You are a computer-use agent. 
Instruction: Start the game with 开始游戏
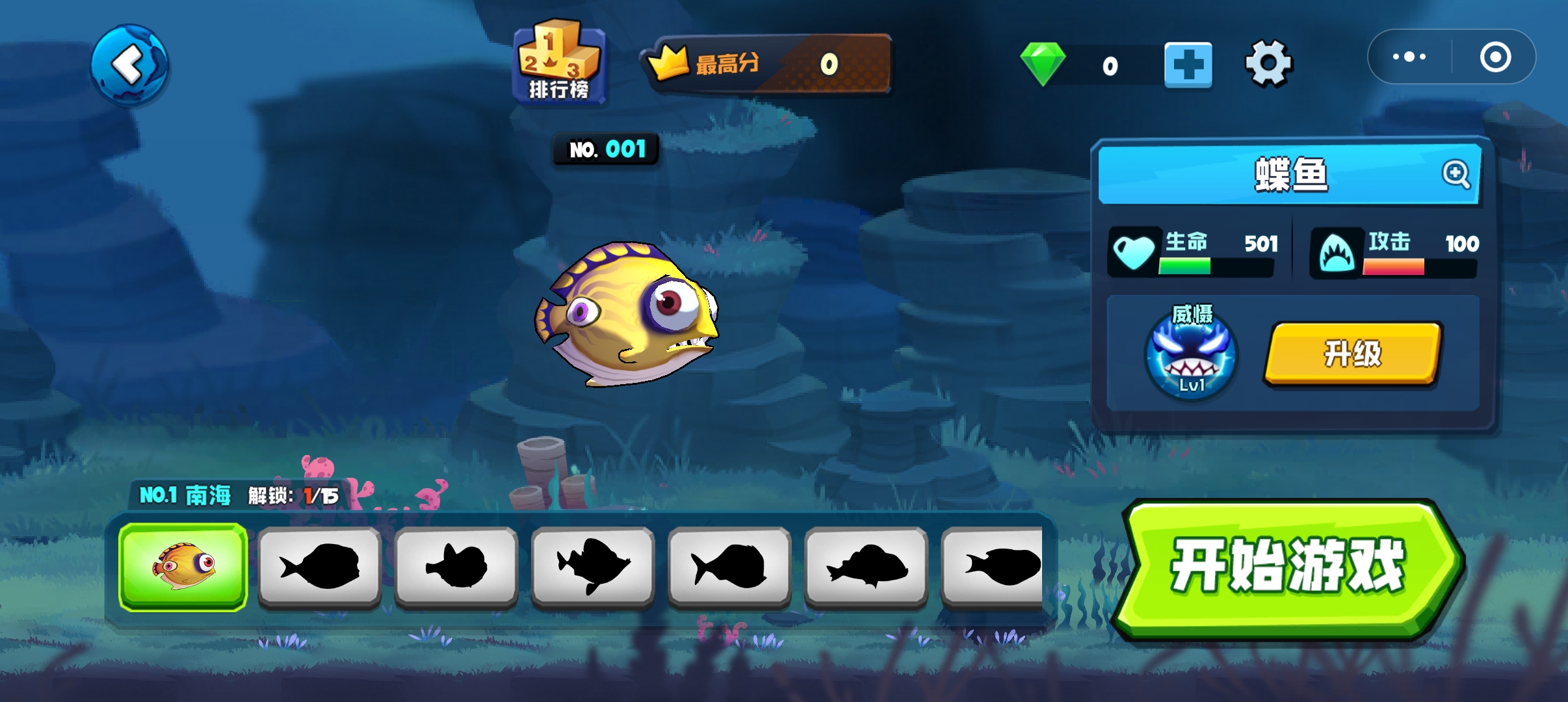pos(1288,567)
